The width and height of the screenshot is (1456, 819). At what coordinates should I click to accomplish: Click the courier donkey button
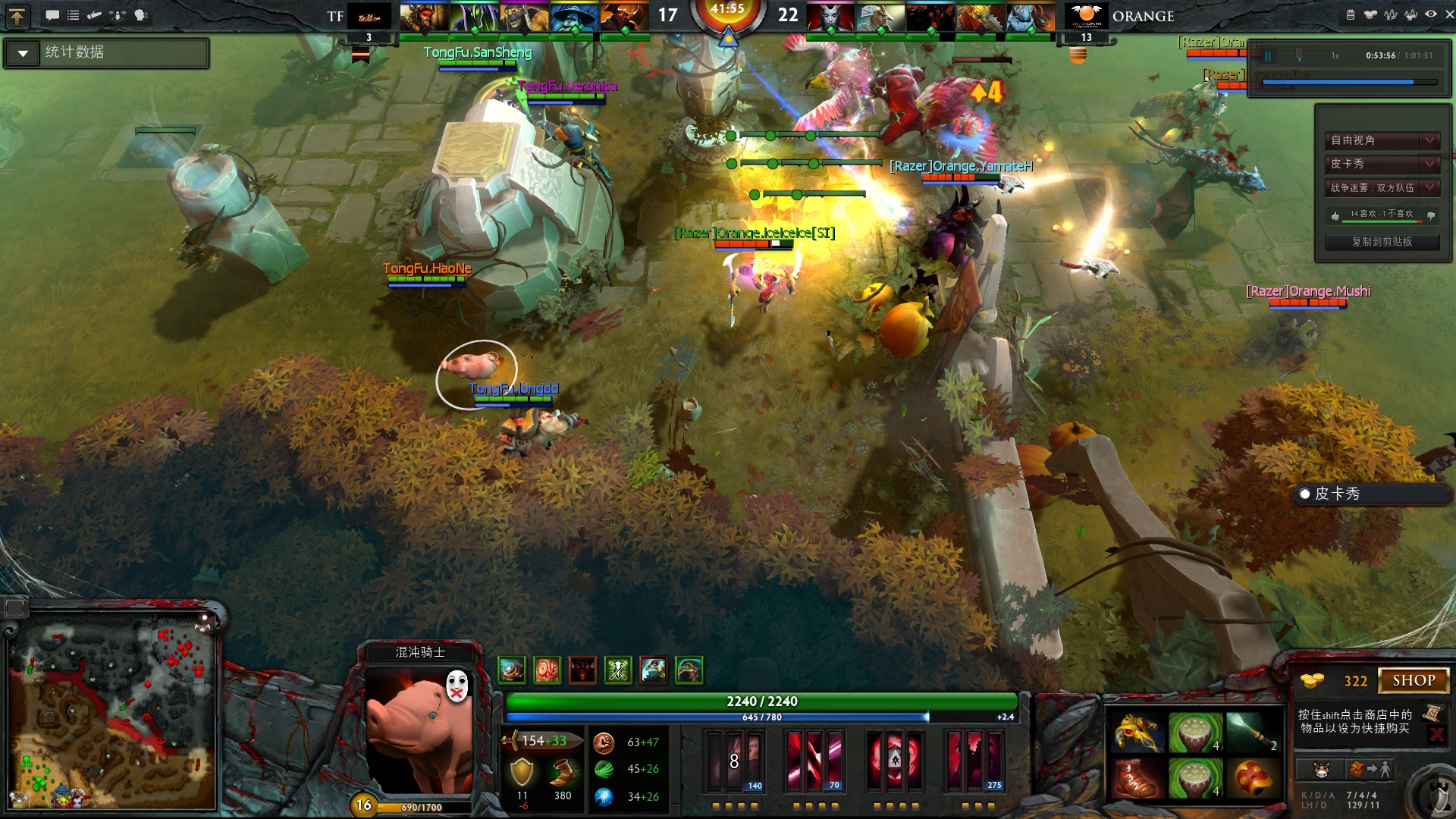[x=1321, y=770]
